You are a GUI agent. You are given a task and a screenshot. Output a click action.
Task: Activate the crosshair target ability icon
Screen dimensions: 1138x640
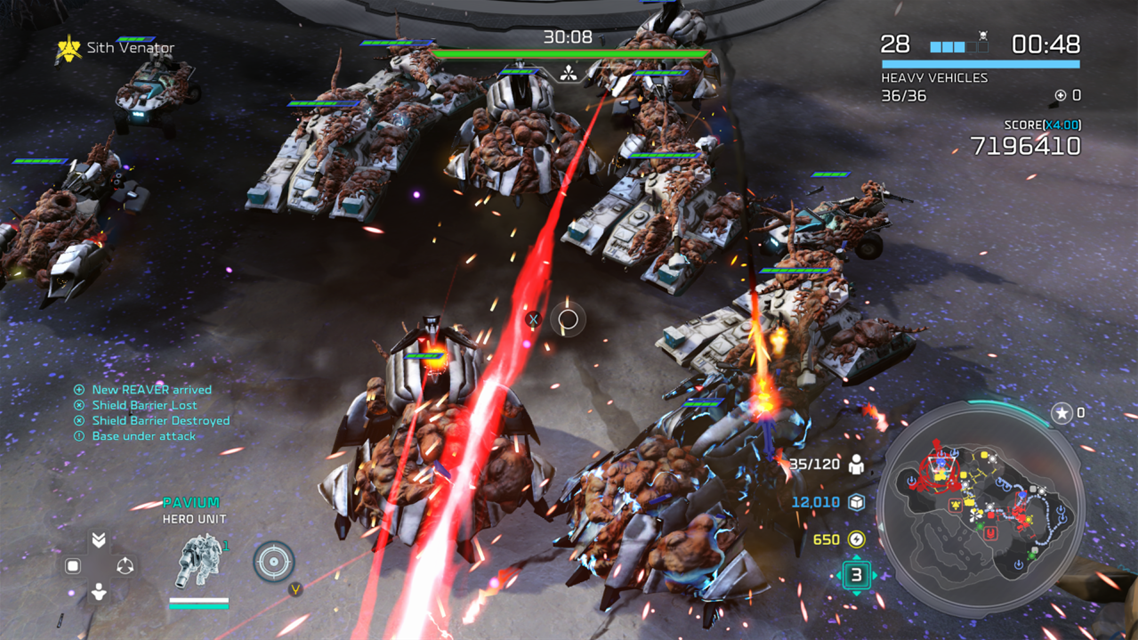273,562
